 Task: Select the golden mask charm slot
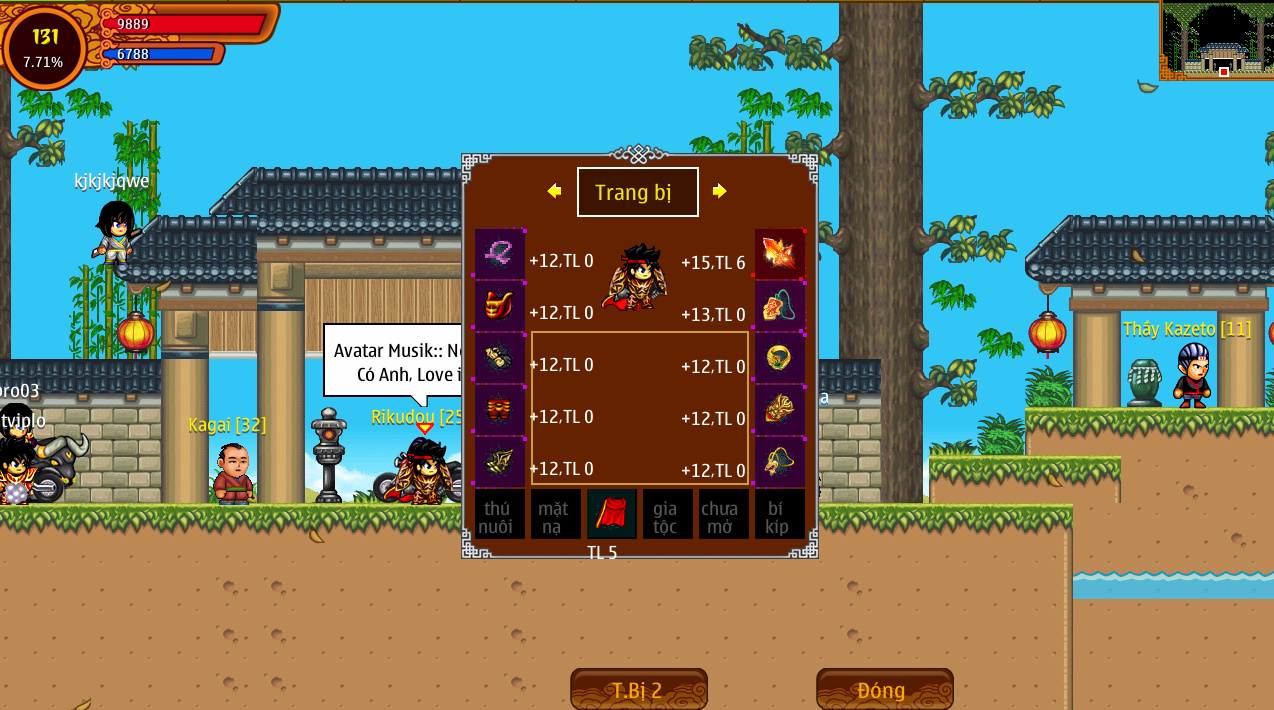coord(780,410)
